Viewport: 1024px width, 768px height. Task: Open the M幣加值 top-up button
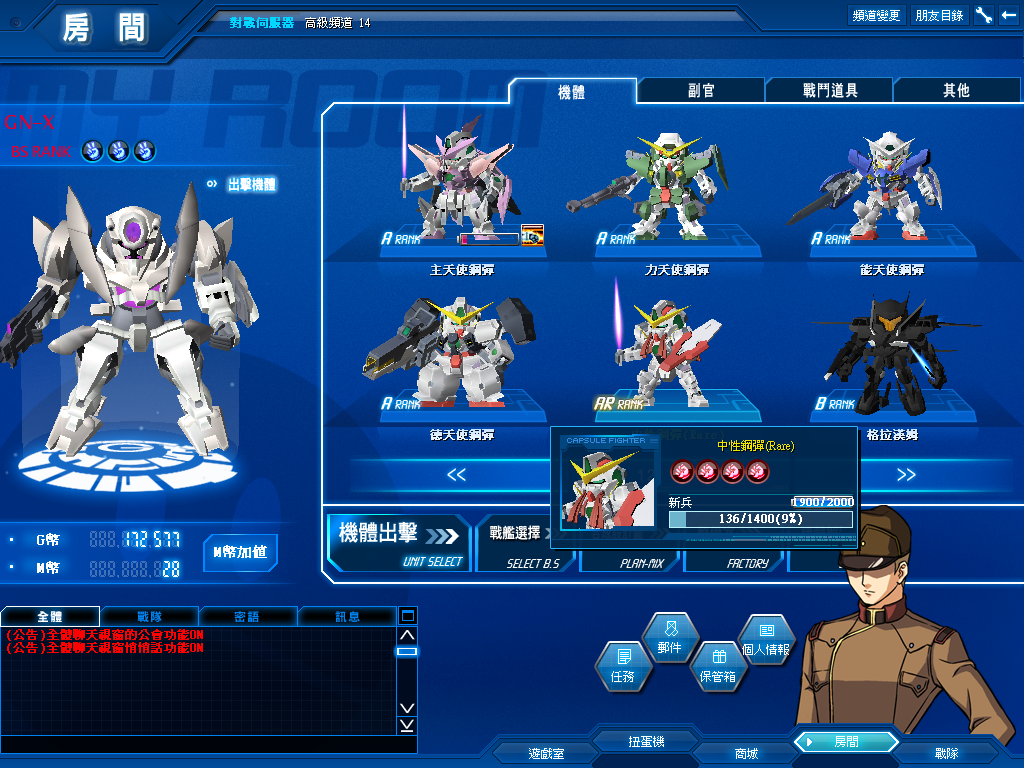[x=240, y=552]
